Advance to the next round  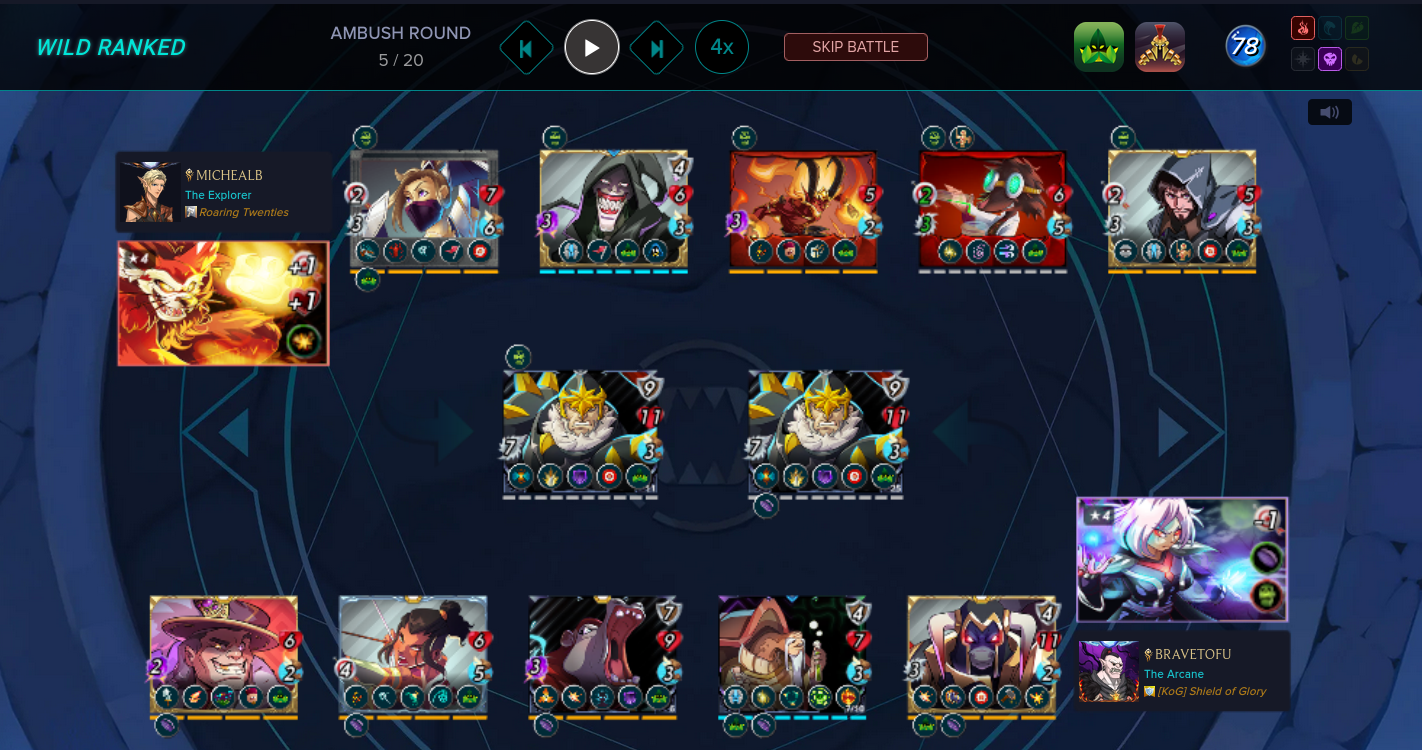point(657,48)
